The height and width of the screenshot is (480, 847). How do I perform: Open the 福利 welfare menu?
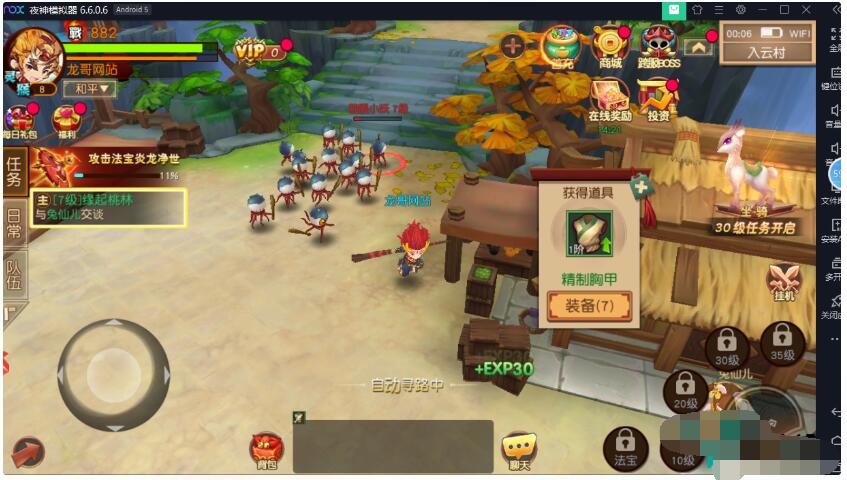click(68, 121)
